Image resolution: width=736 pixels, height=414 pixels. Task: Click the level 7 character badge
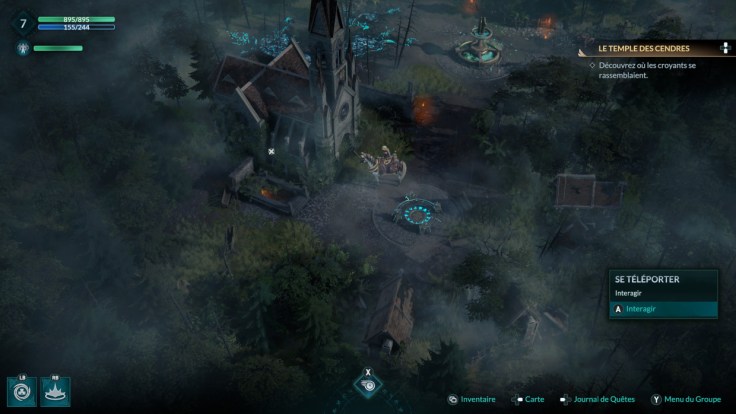(x=23, y=22)
